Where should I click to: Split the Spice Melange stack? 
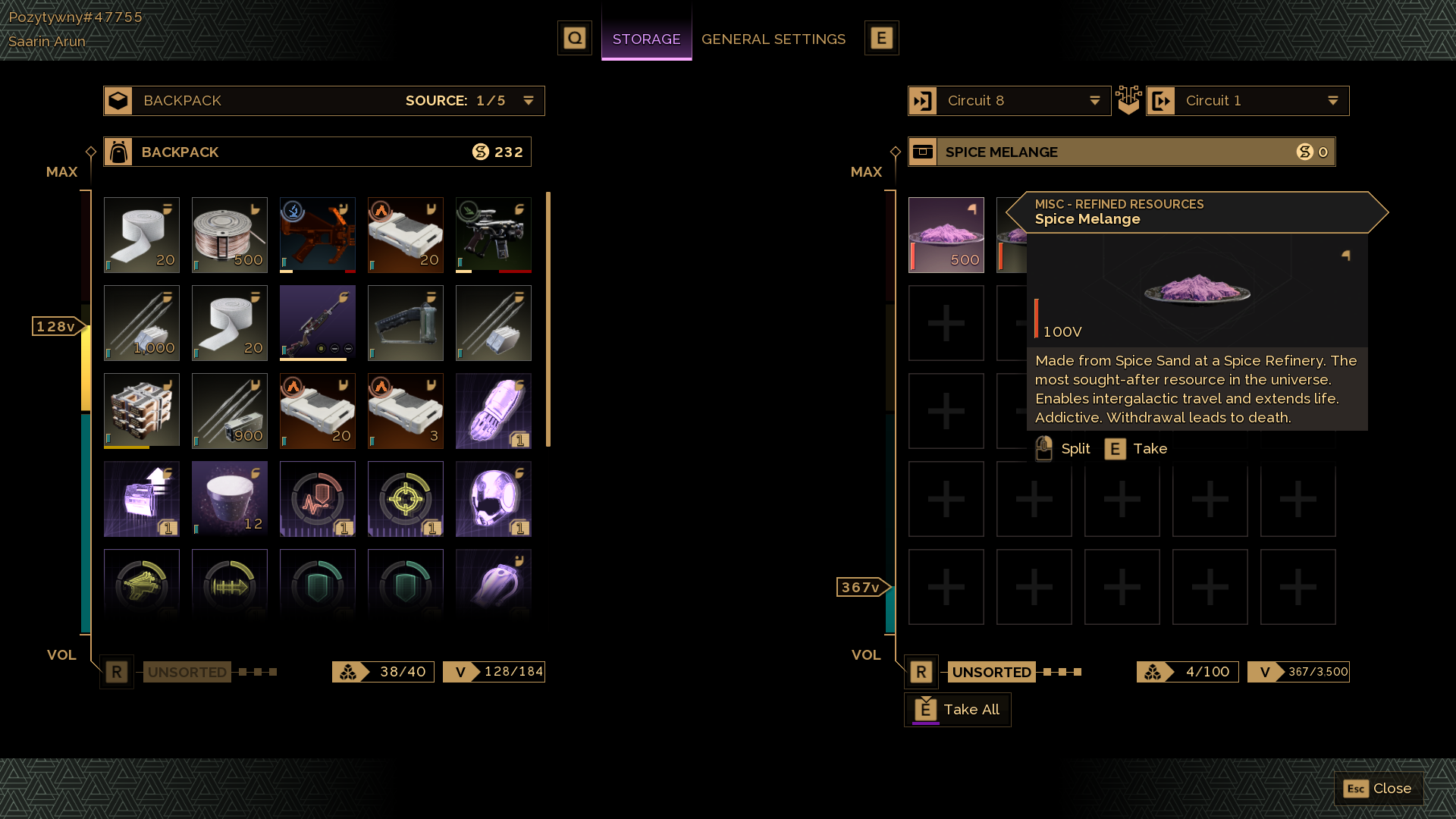[x=1063, y=449]
